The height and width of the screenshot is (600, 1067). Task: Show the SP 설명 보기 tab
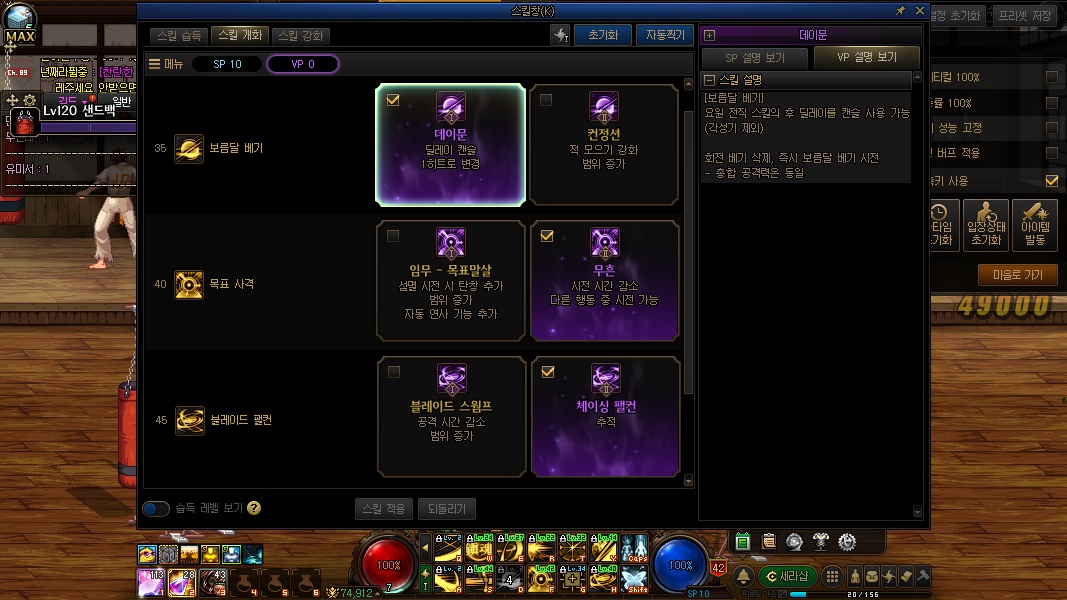tap(754, 57)
